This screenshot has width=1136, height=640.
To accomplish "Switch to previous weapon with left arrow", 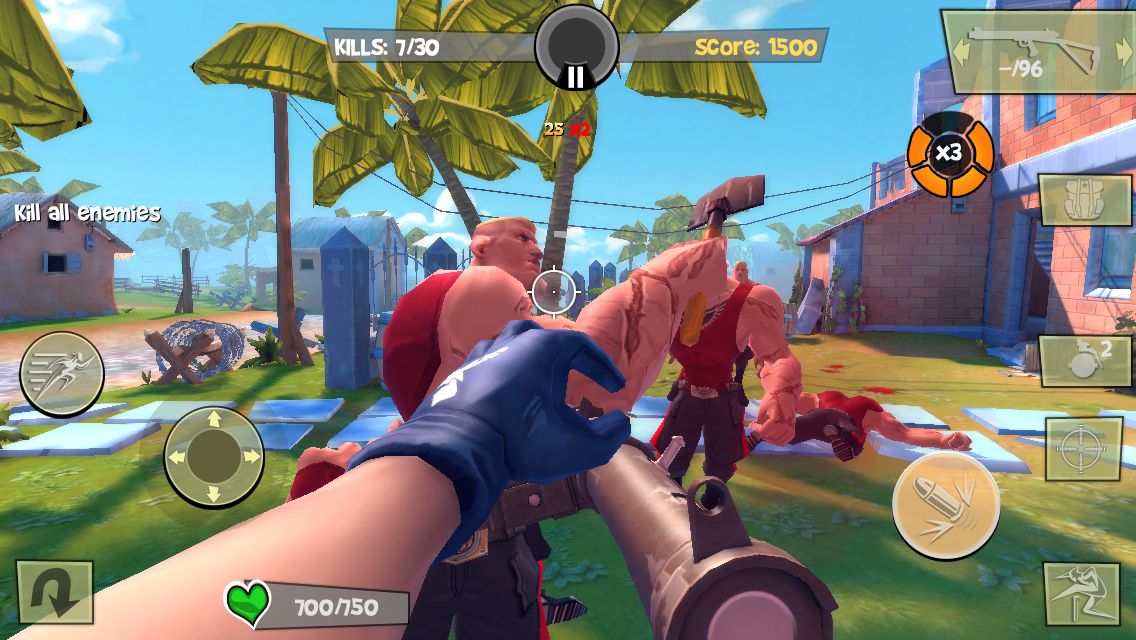I will click(959, 52).
